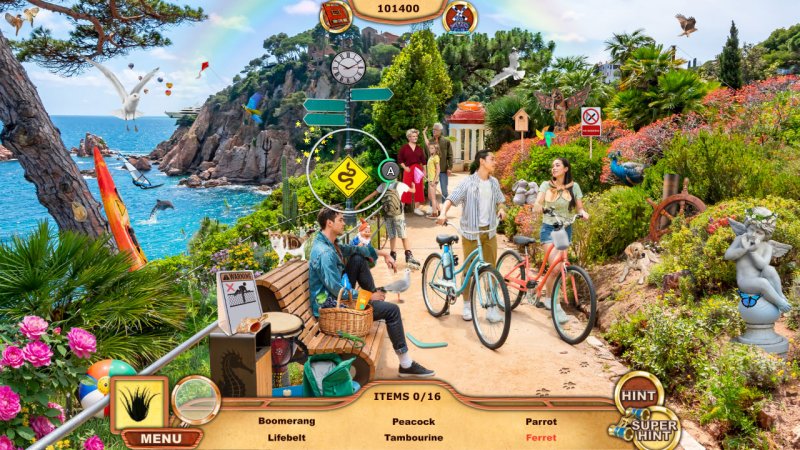This screenshot has width=800, height=450.
Task: Click the windmill badge icon
Action: pyautogui.click(x=460, y=16)
